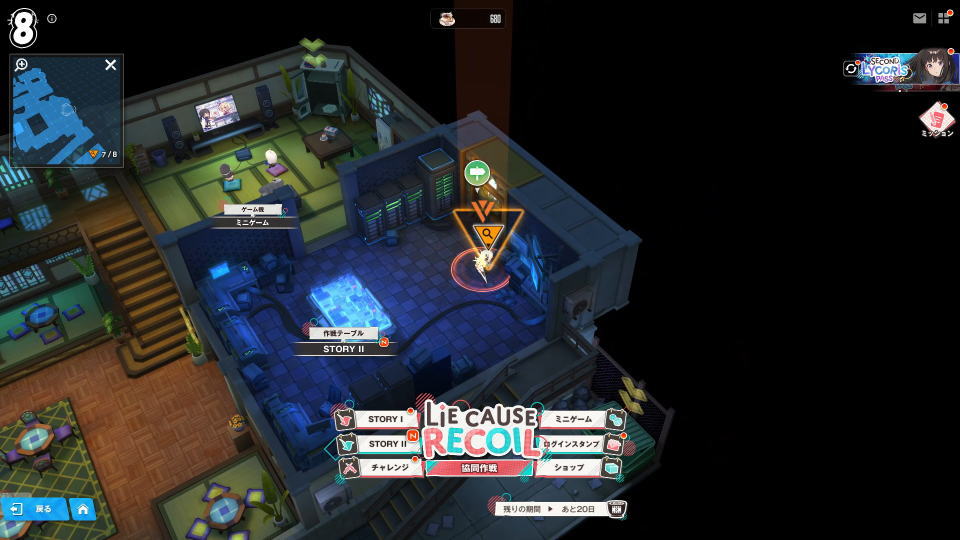The width and height of the screenshot is (960, 540).
Task: Tap the orange magnifier investigate marker
Action: tap(488, 233)
